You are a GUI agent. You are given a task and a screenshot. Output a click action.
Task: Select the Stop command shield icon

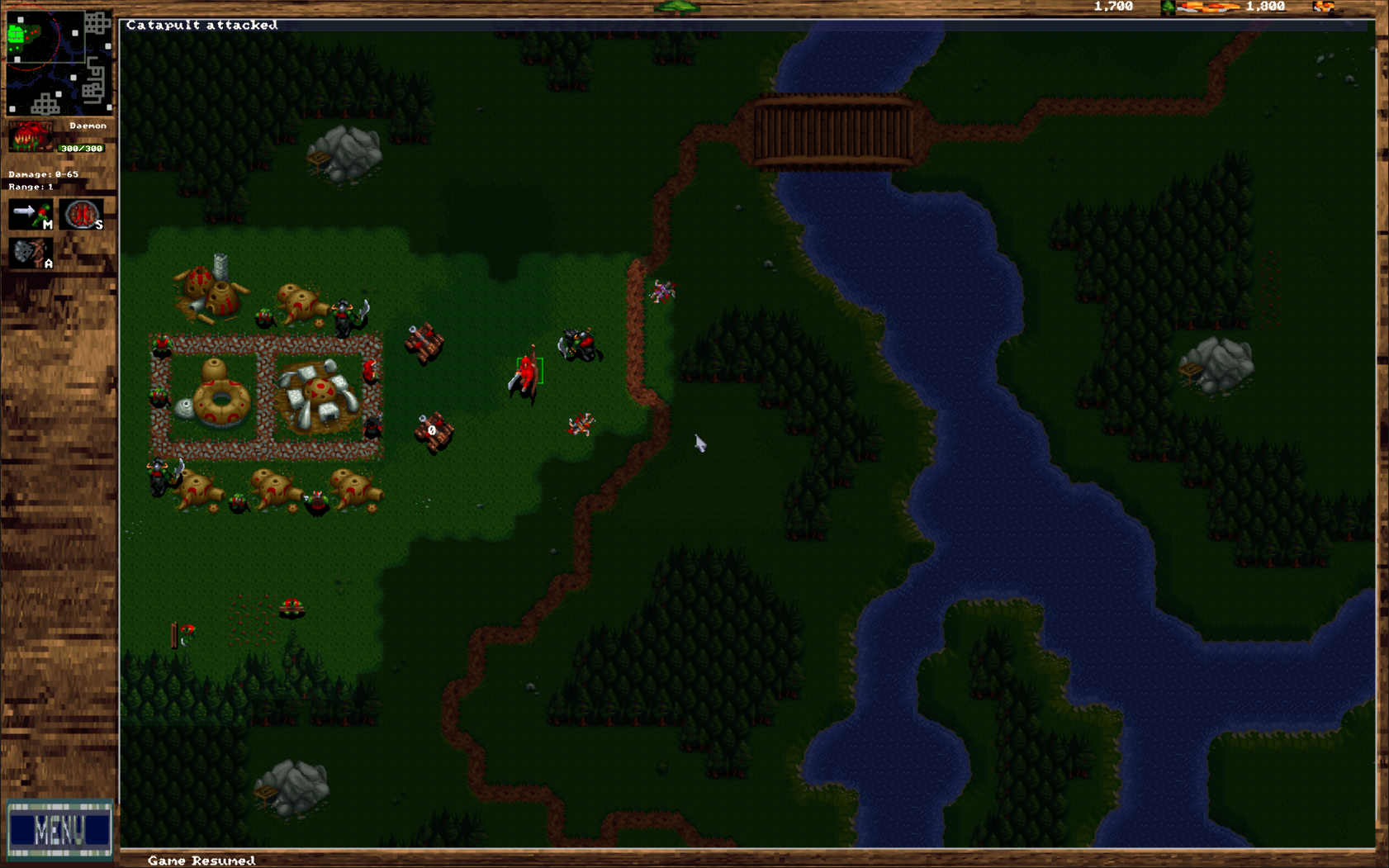[x=81, y=213]
